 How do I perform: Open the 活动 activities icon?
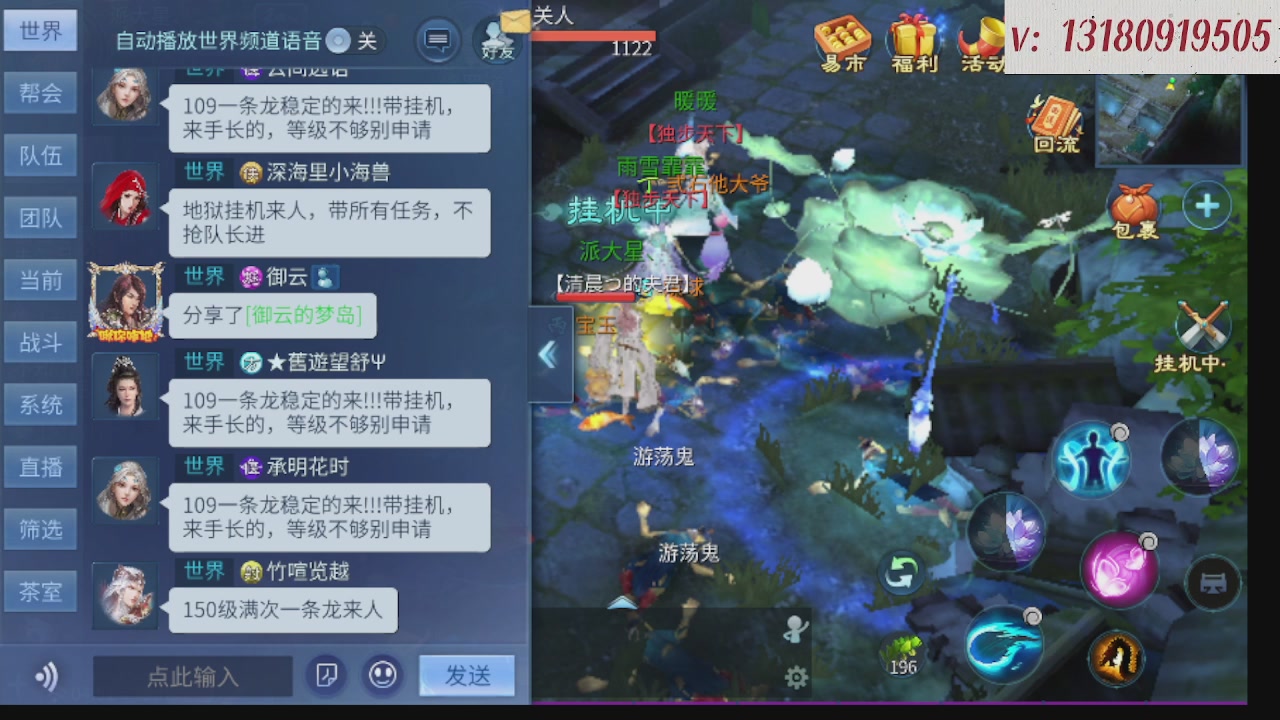pyautogui.click(x=980, y=42)
